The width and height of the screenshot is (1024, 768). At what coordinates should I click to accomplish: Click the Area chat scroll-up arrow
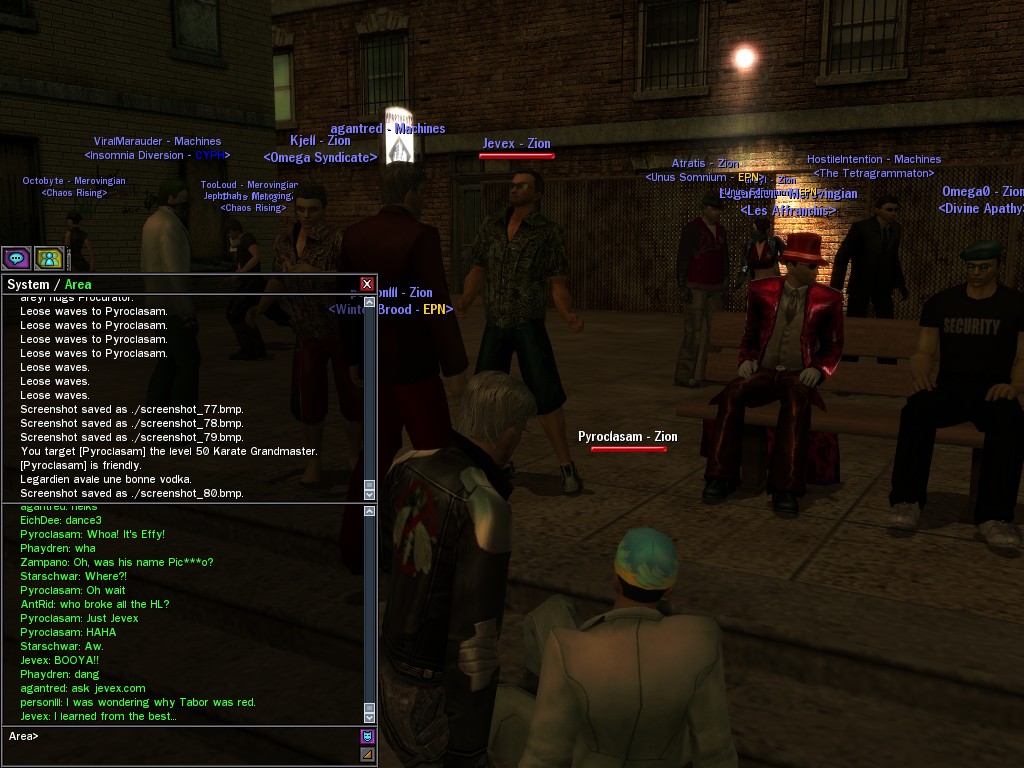[369, 511]
